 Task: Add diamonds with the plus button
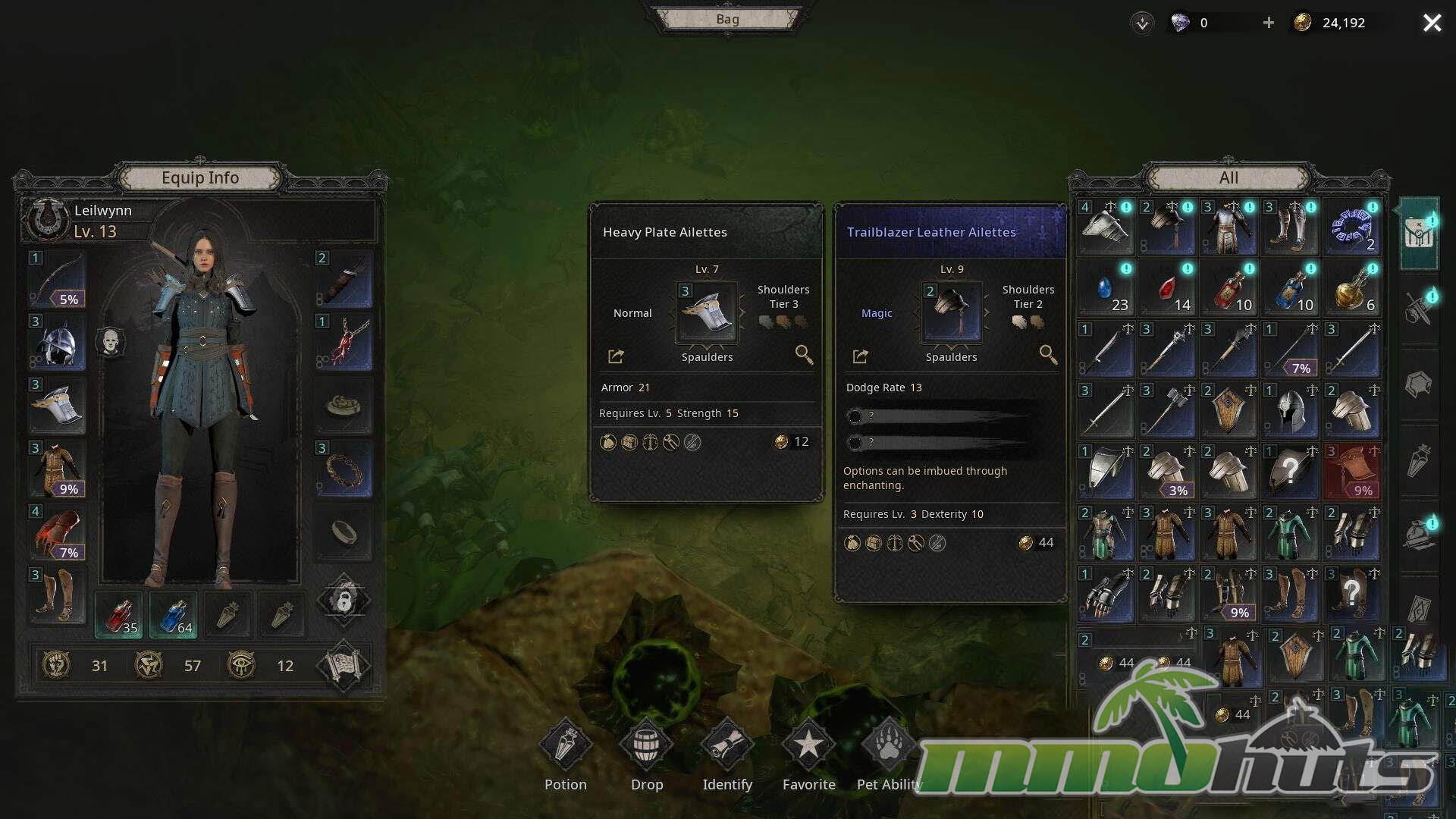(x=1269, y=23)
